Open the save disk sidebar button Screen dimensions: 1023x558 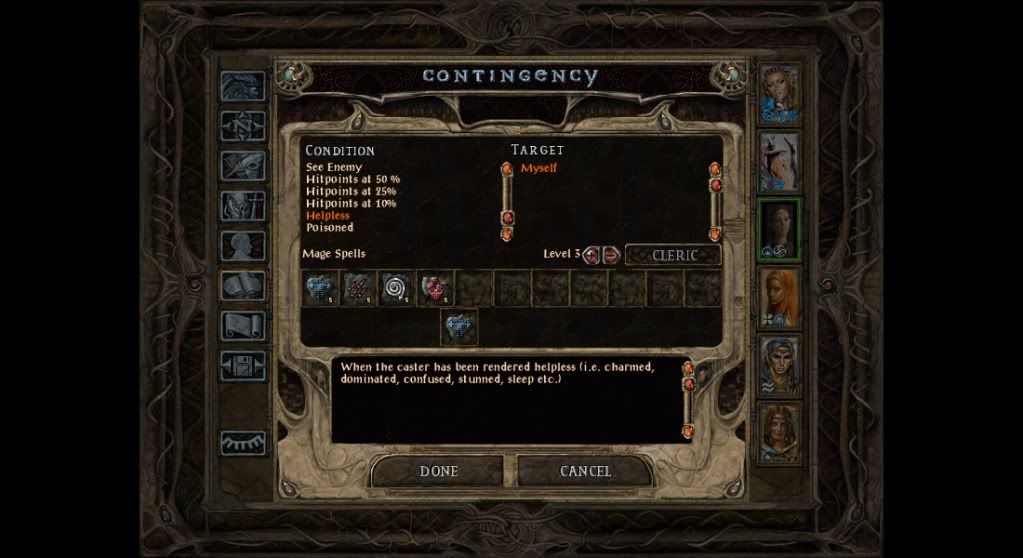point(243,366)
